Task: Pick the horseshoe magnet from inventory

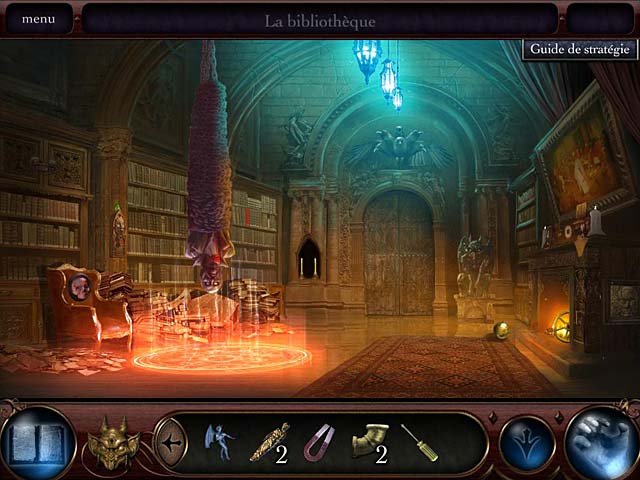Action: [318, 441]
